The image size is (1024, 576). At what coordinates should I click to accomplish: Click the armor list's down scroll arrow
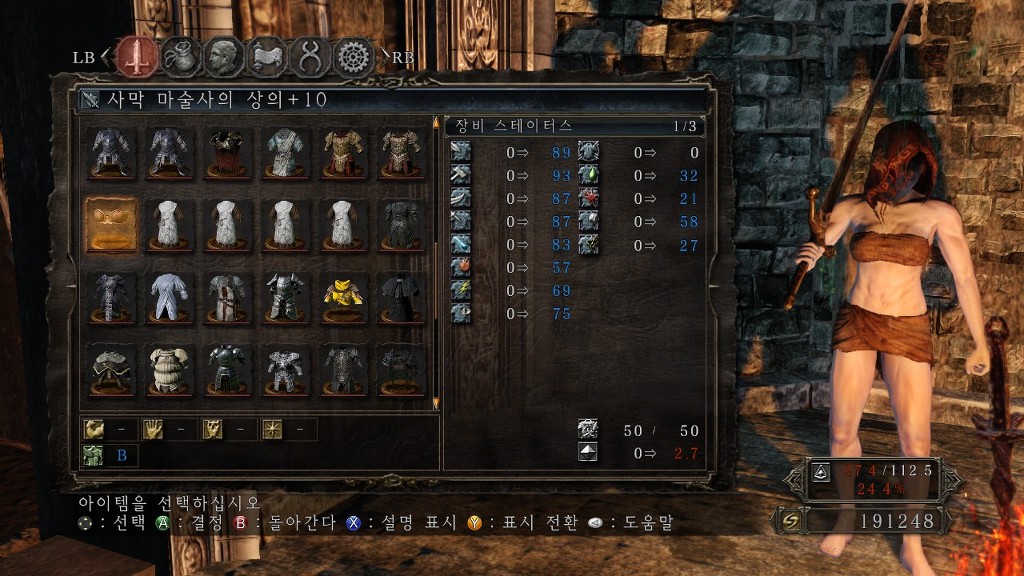coord(436,403)
